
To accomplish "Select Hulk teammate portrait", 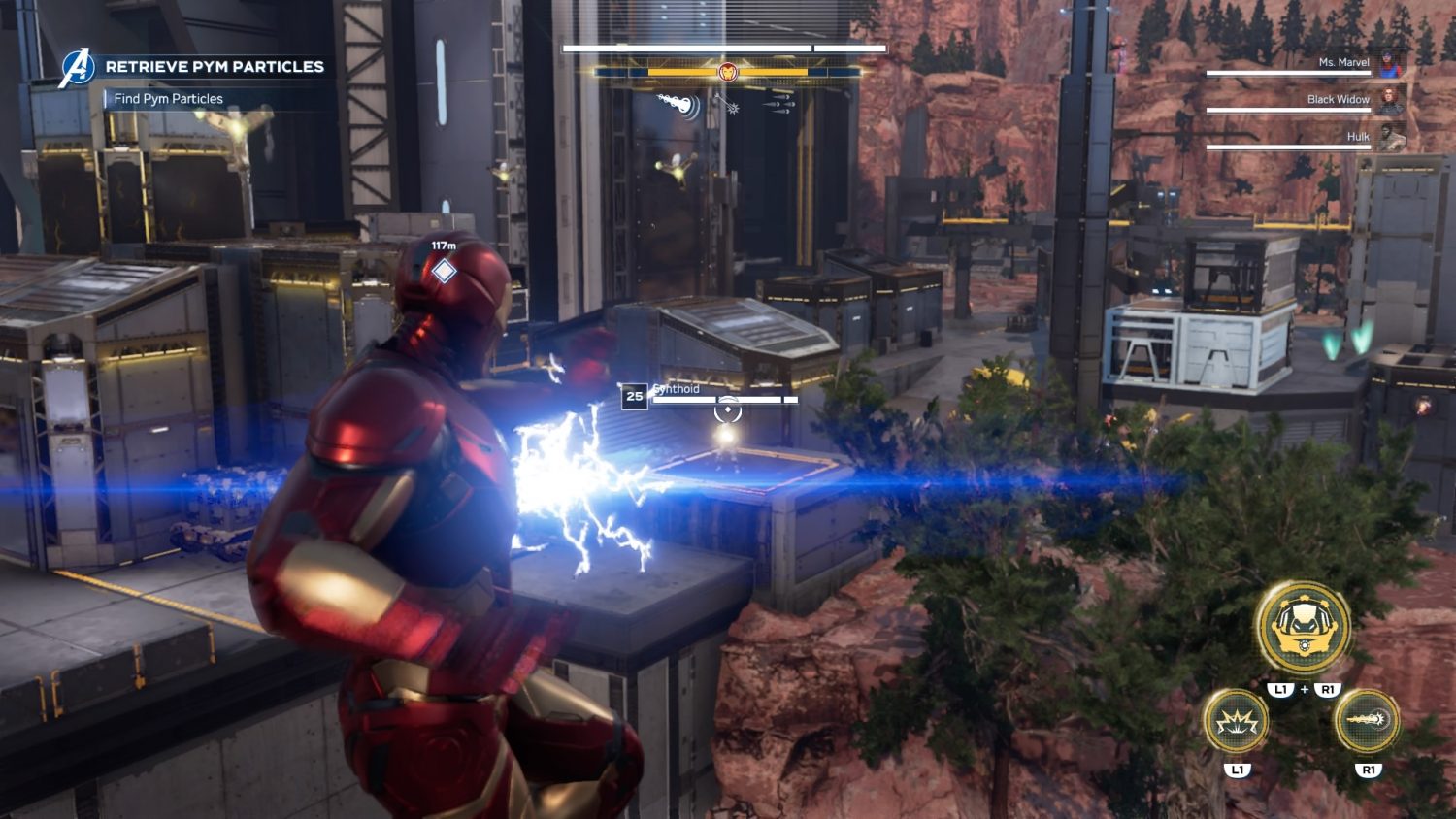I will [1390, 137].
